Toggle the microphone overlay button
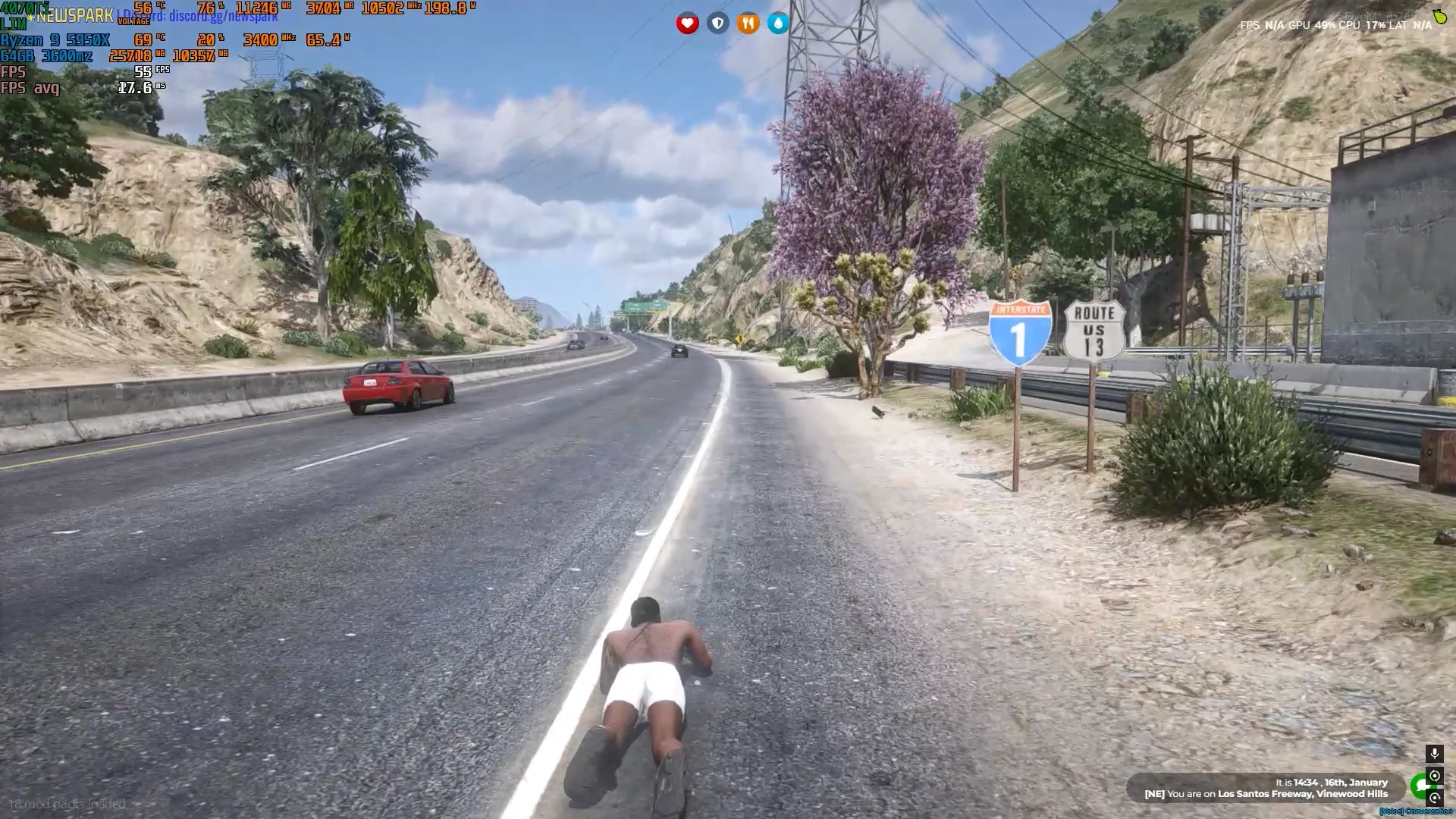The width and height of the screenshot is (1456, 819). tap(1434, 754)
